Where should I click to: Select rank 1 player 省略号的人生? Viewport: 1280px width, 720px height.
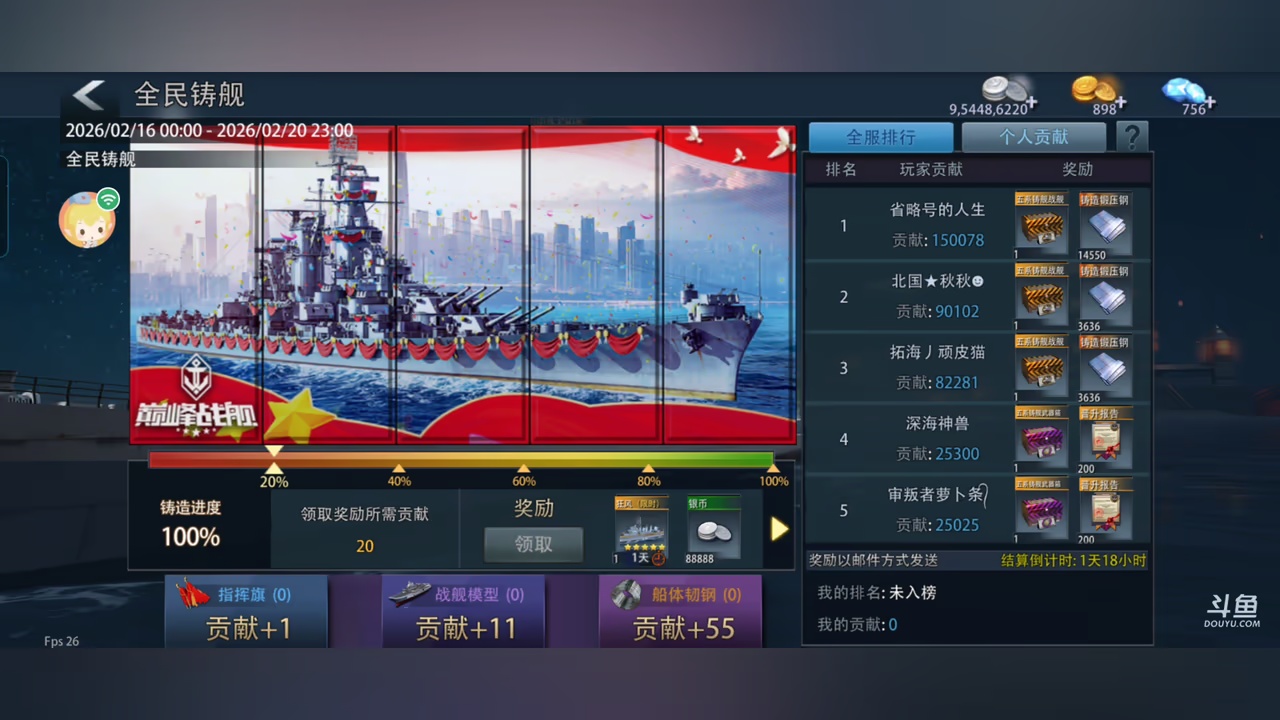click(x=937, y=225)
